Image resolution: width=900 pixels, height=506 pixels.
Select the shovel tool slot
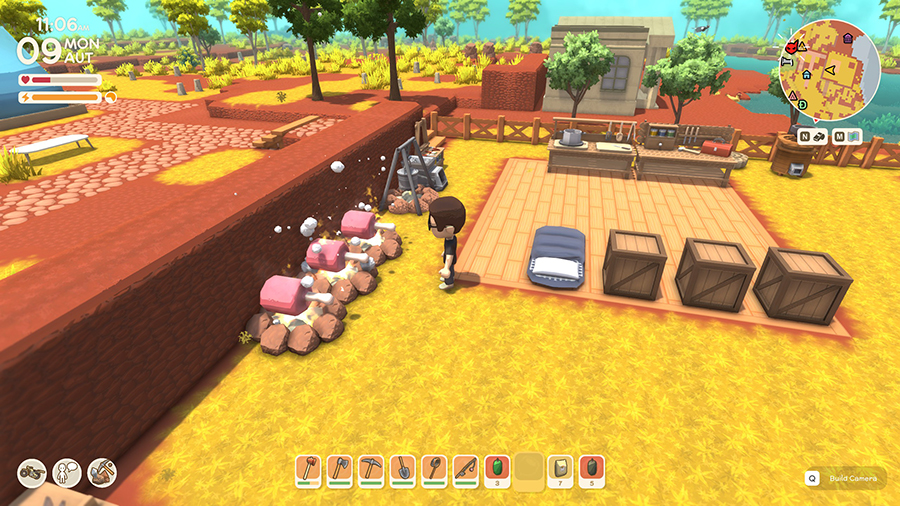pos(402,469)
